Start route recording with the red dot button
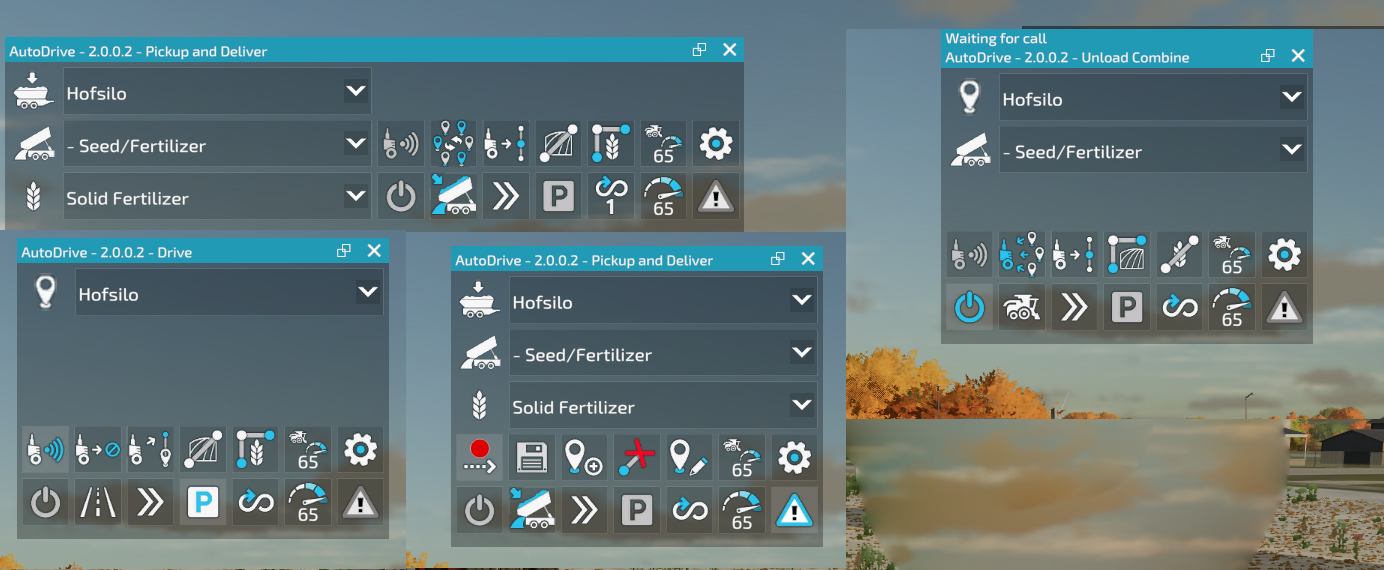The height and width of the screenshot is (570, 1384). 479,457
